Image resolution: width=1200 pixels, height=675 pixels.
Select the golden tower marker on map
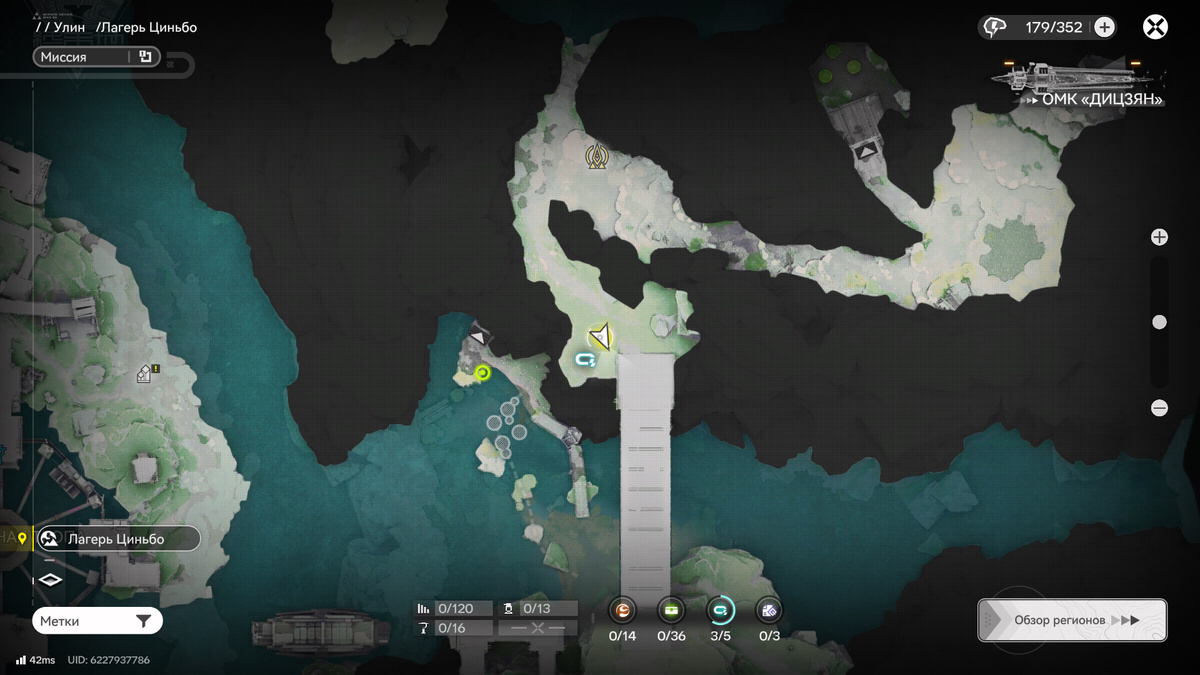[x=597, y=156]
